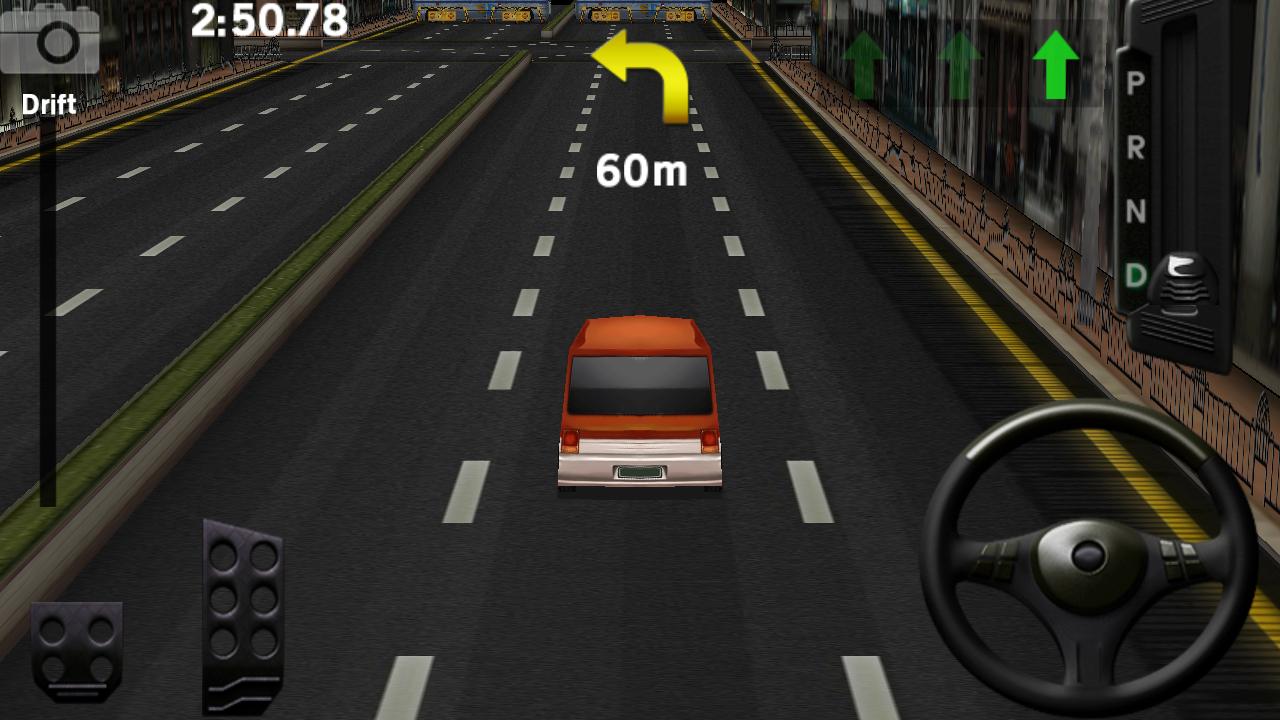Choose drive gear D

[x=1135, y=275]
